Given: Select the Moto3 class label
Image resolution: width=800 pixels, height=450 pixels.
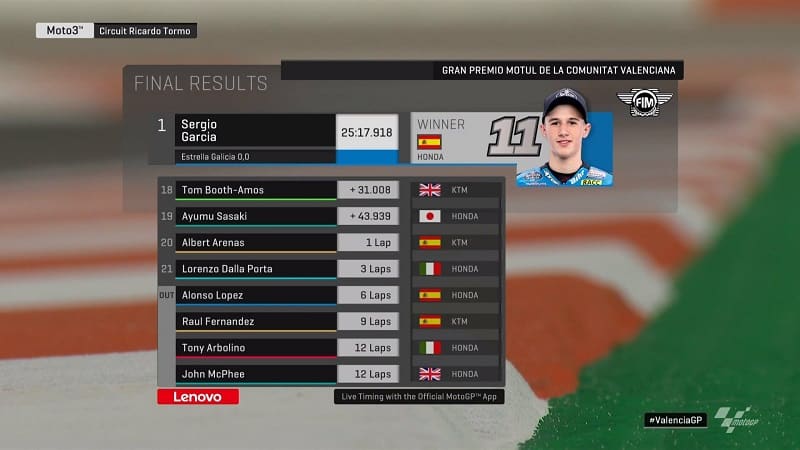Looking at the screenshot, I should click(63, 30).
